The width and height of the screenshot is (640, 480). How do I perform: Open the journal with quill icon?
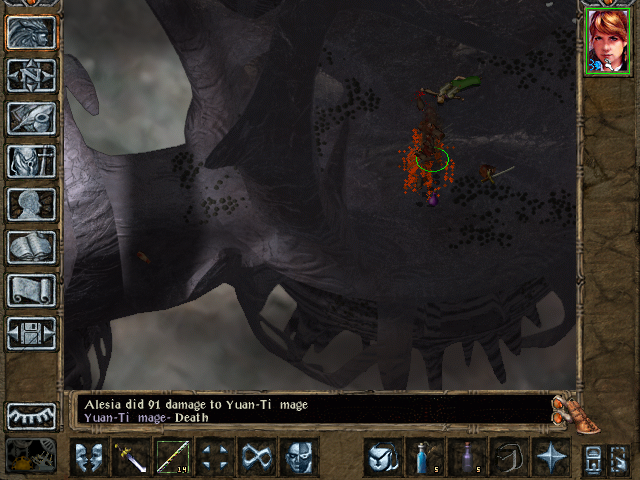pyautogui.click(x=31, y=118)
